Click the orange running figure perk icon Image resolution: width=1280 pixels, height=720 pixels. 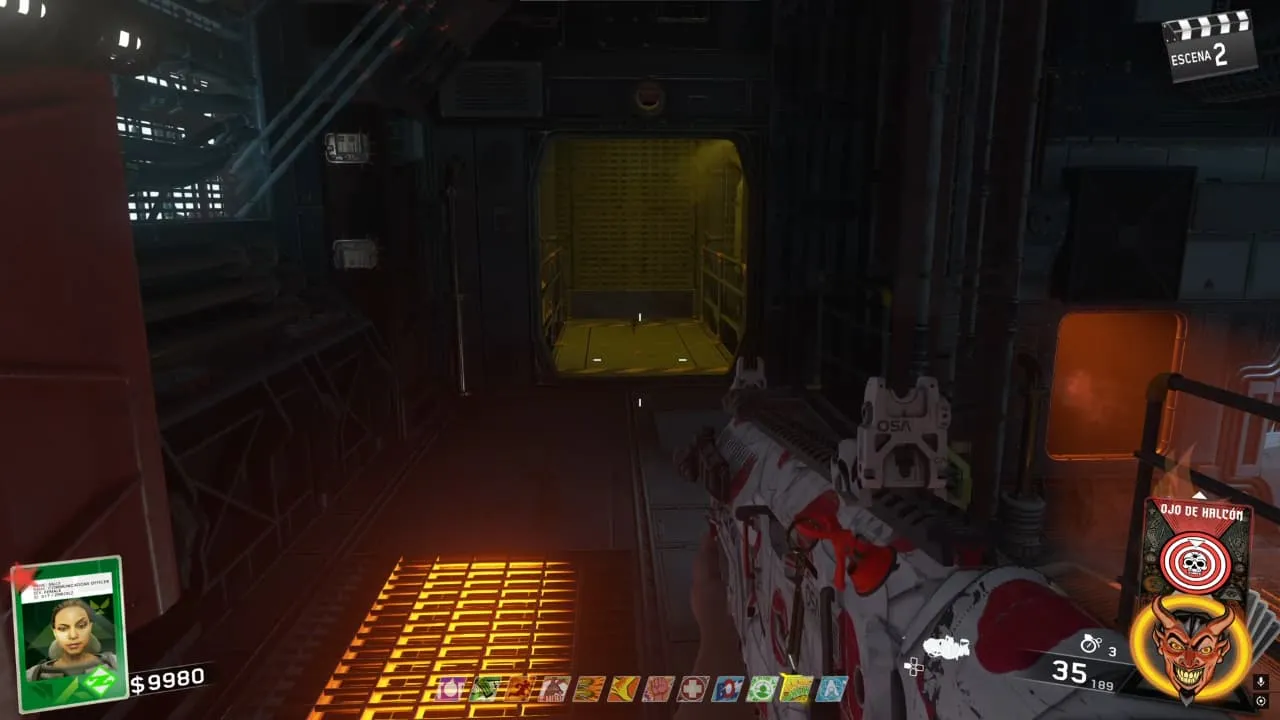tap(520, 689)
